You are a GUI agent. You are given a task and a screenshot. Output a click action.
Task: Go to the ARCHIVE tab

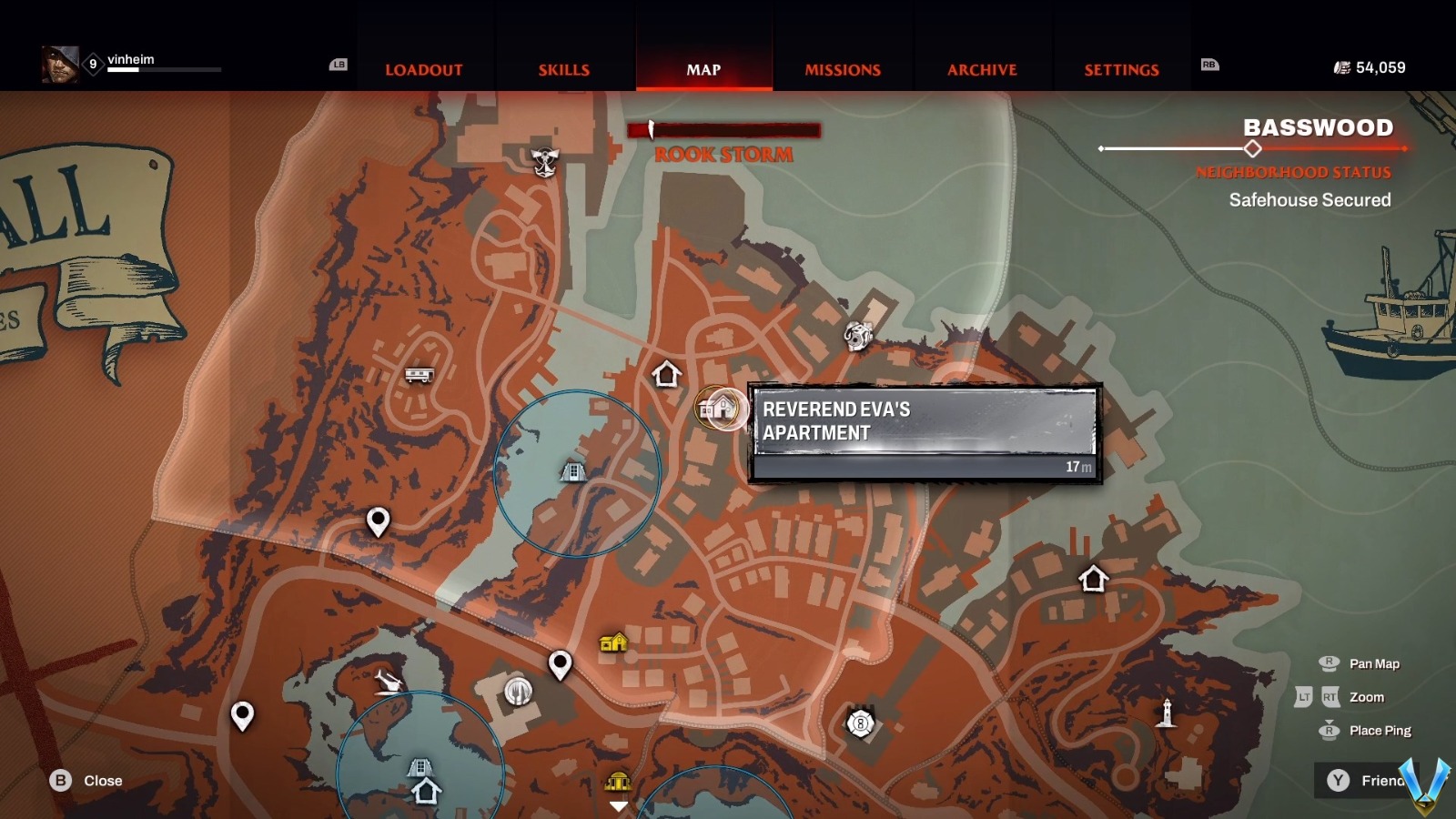click(983, 70)
